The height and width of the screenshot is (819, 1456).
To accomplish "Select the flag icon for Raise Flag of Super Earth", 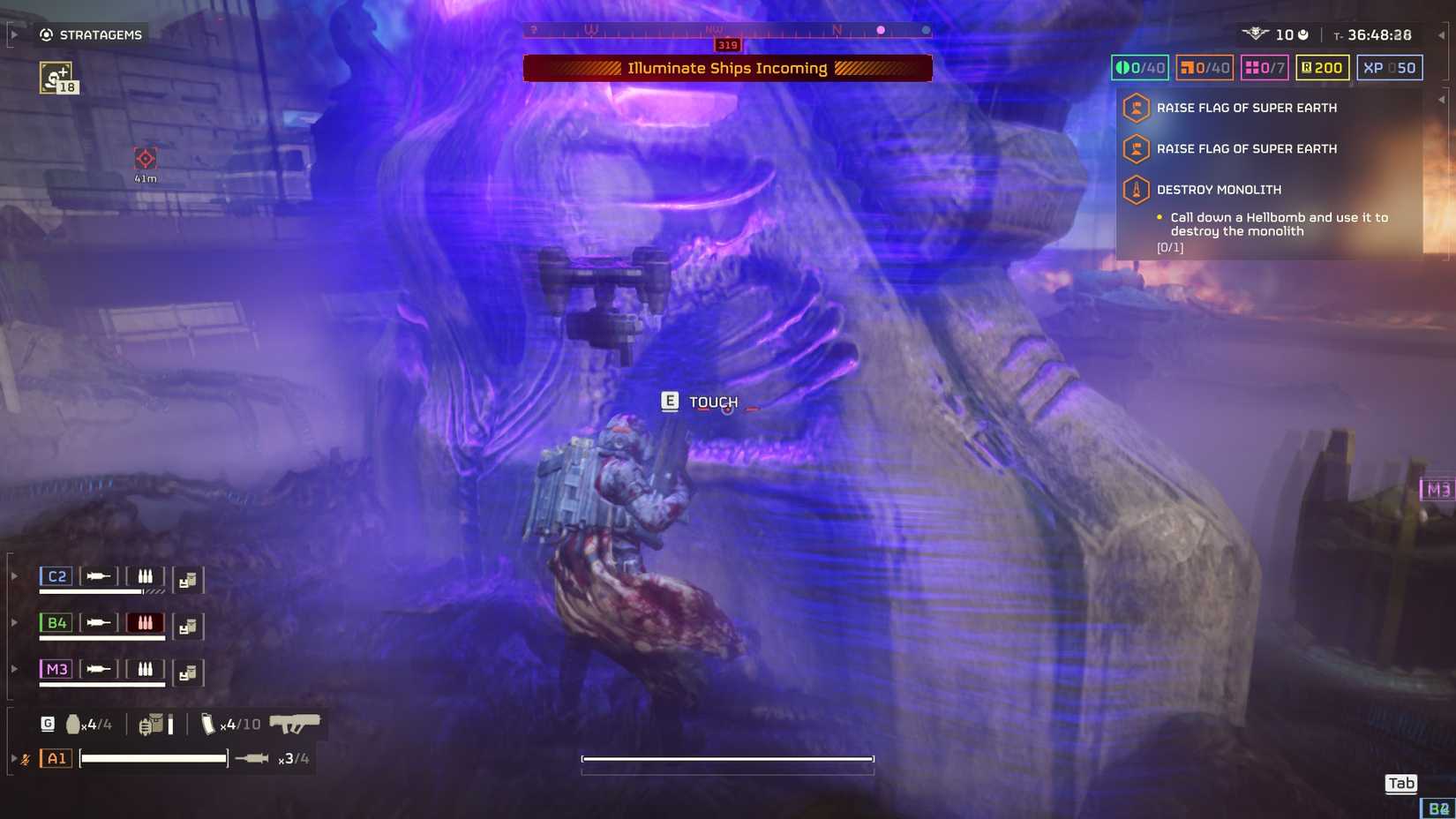I will [1135, 108].
